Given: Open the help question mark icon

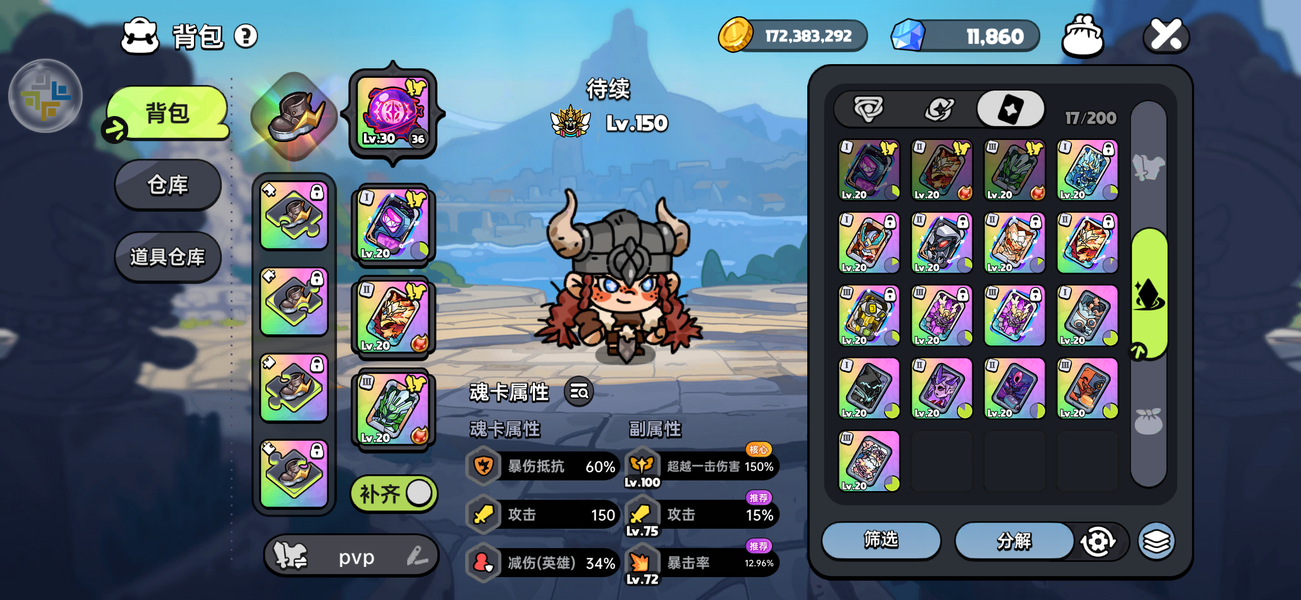Looking at the screenshot, I should pyautogui.click(x=246, y=36).
